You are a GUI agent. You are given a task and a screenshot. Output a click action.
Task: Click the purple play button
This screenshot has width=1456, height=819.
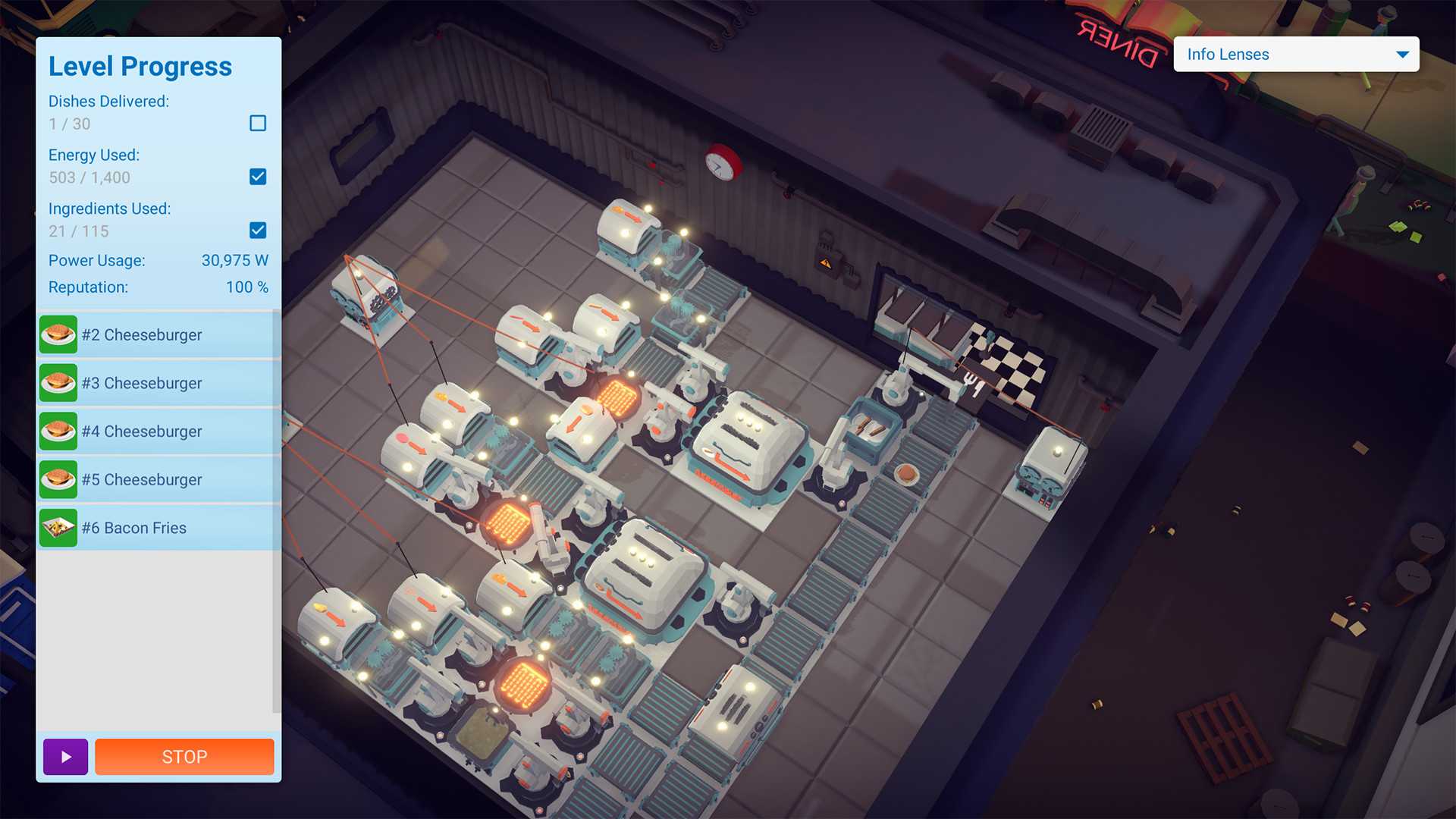coord(64,756)
